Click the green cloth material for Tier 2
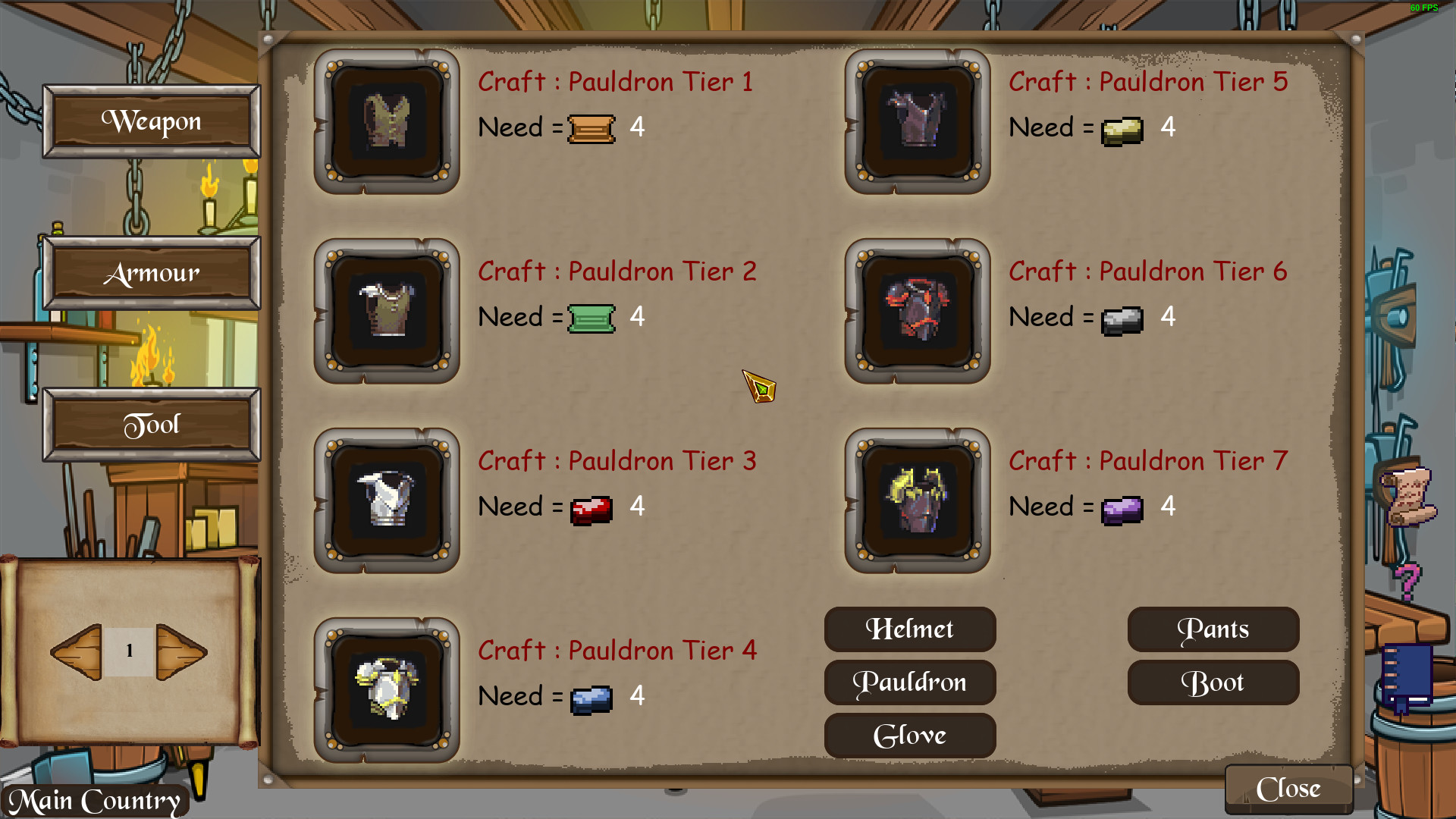The image size is (1456, 819). pyautogui.click(x=591, y=317)
